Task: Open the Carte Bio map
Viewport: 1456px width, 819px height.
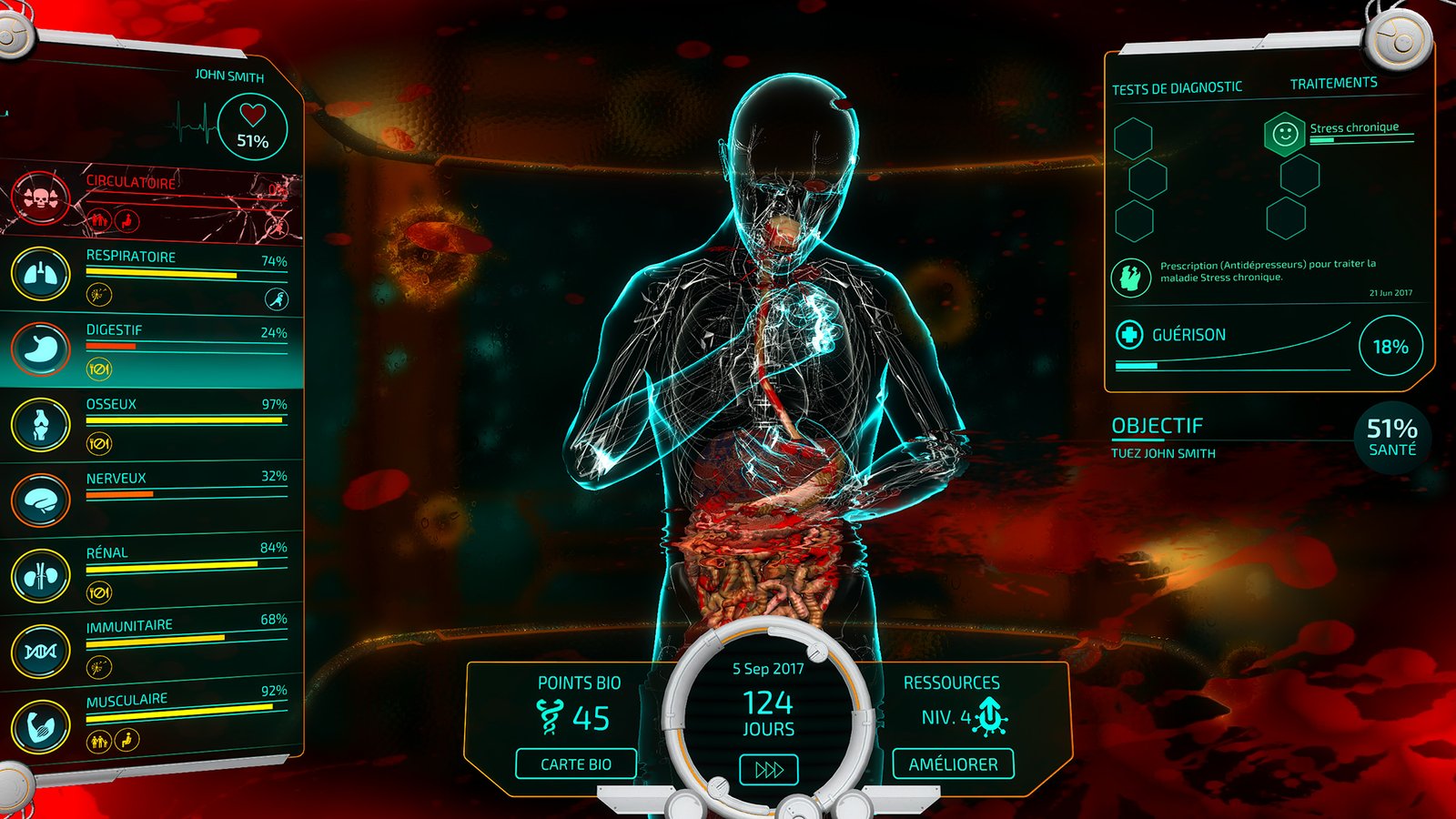Action: coord(576,764)
